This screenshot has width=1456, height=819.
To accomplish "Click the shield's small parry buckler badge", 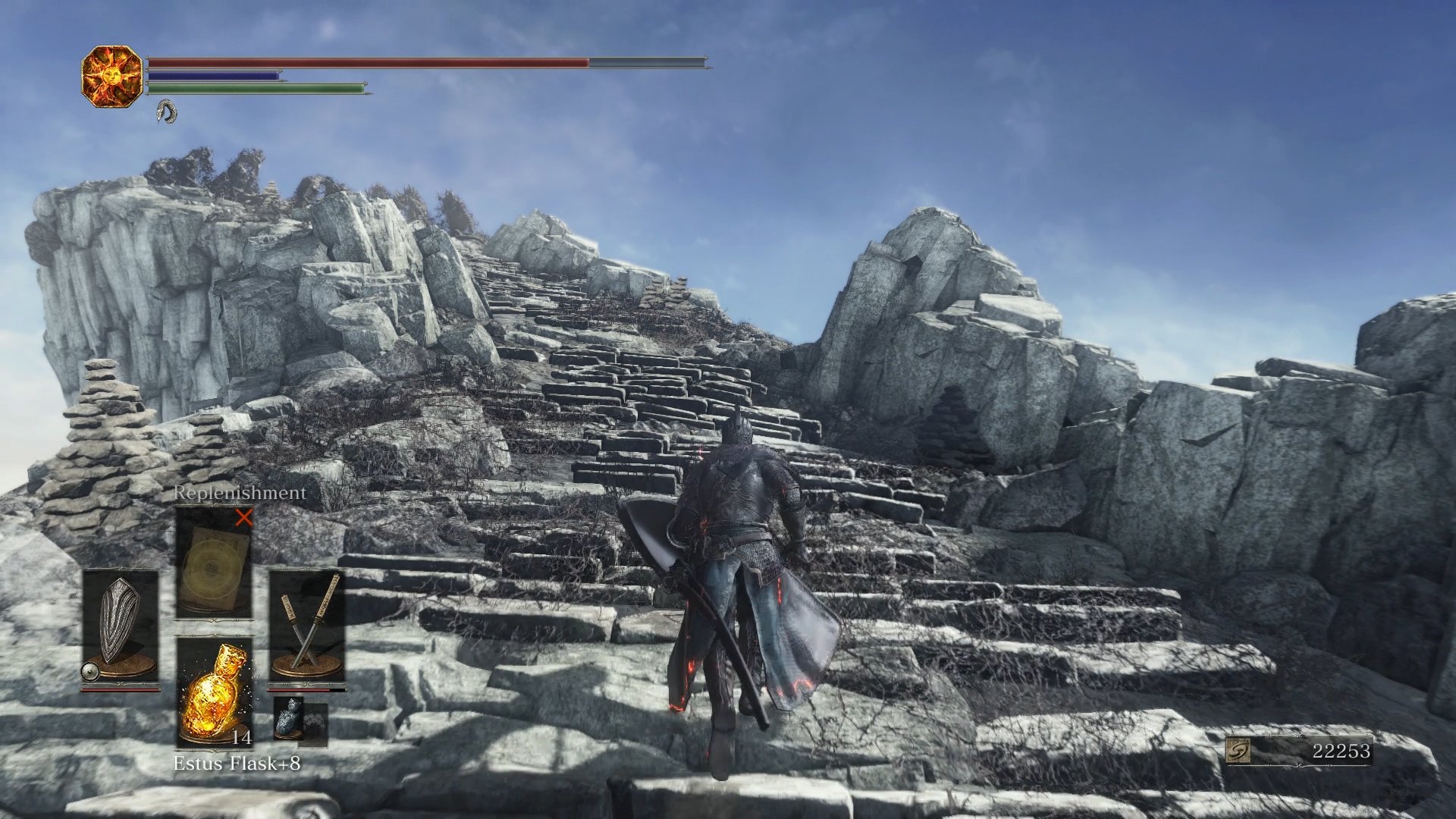I will click(x=89, y=673).
